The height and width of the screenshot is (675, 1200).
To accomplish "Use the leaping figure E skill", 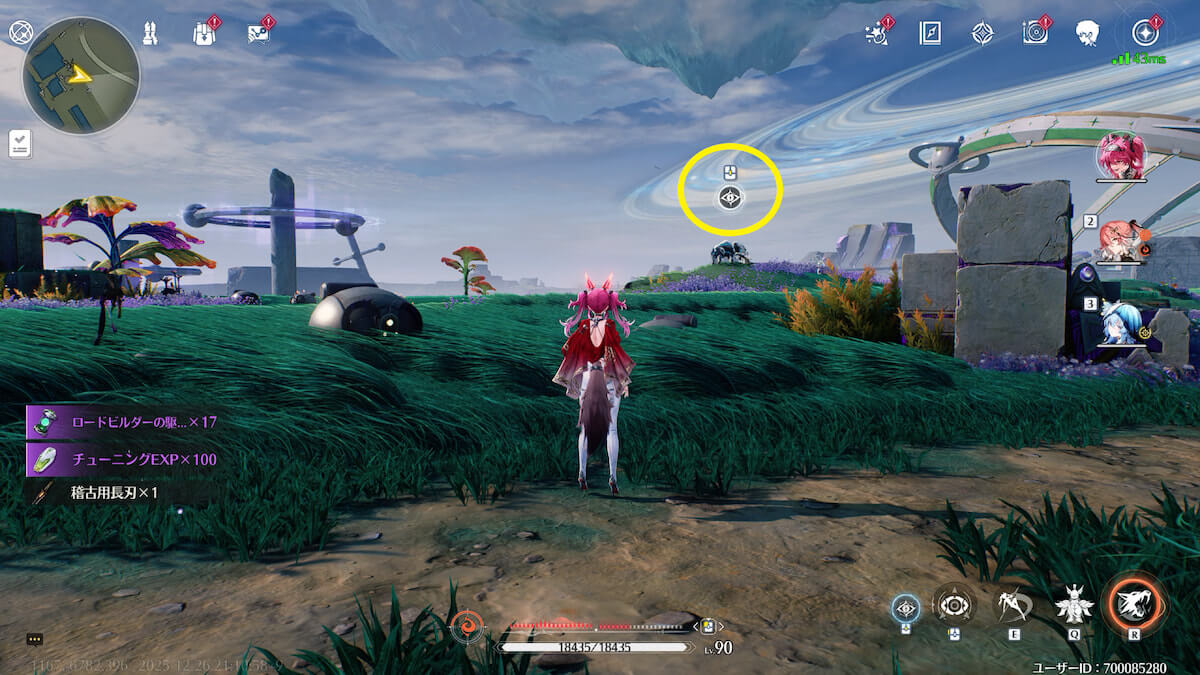I will [1013, 604].
